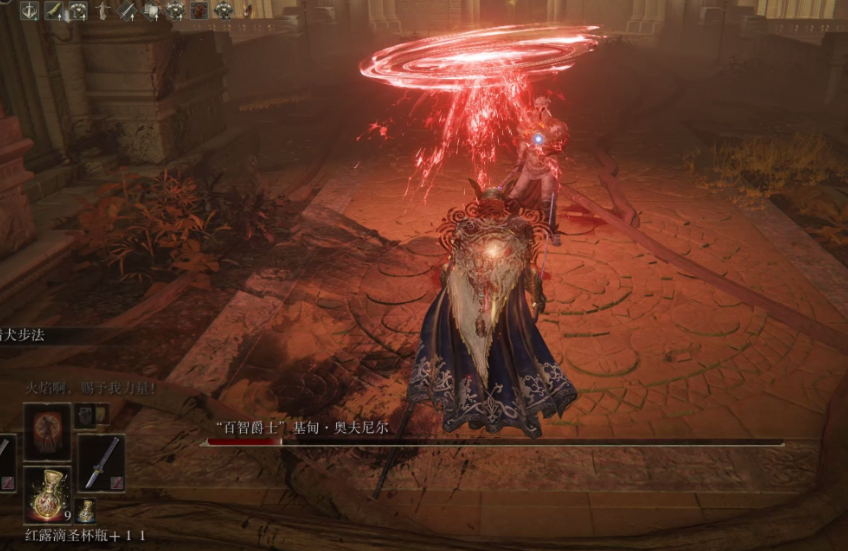
Task: Click the small next-spell icon beside the spell slot
Action: tap(87, 415)
